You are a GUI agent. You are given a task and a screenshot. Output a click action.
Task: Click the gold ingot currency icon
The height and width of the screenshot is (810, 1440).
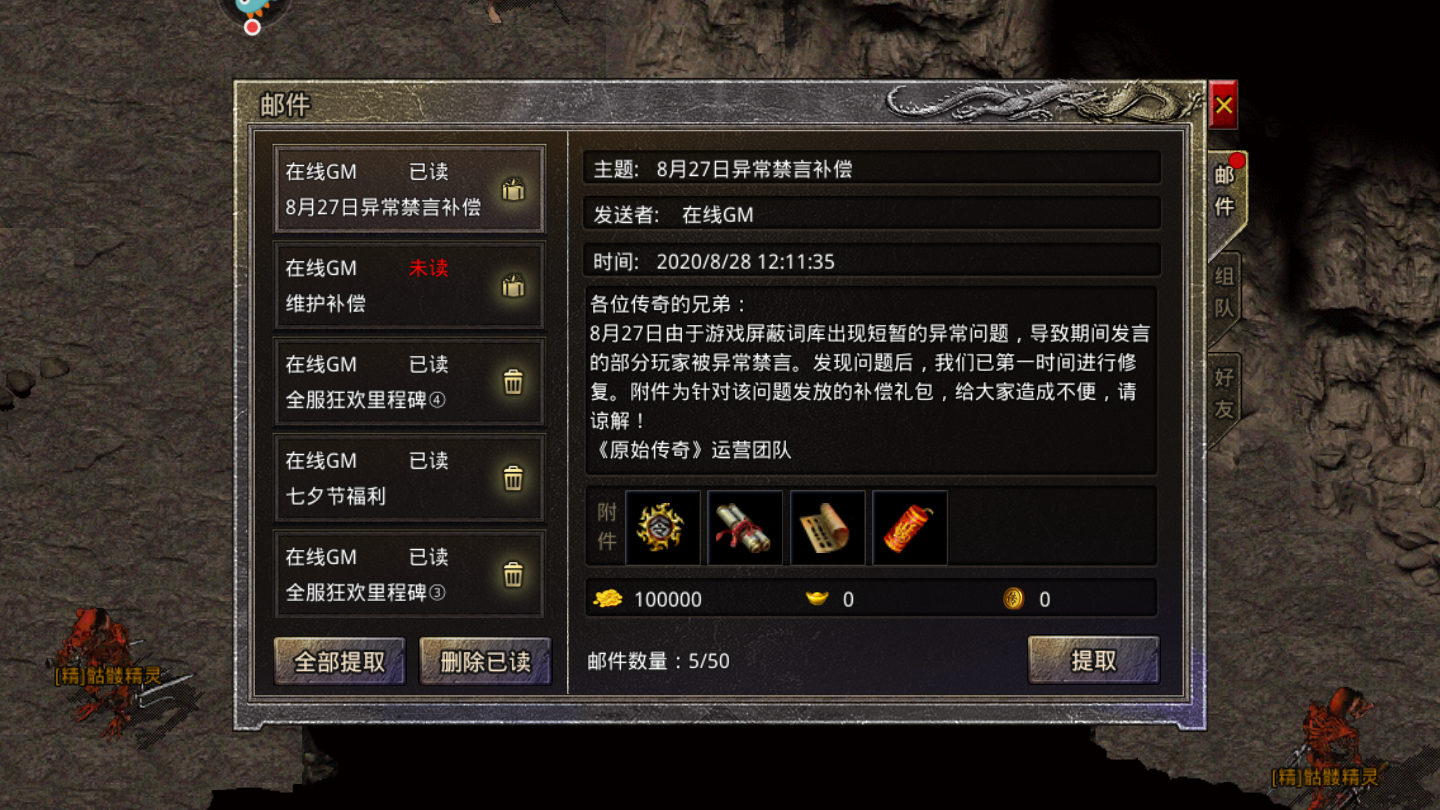pos(821,598)
